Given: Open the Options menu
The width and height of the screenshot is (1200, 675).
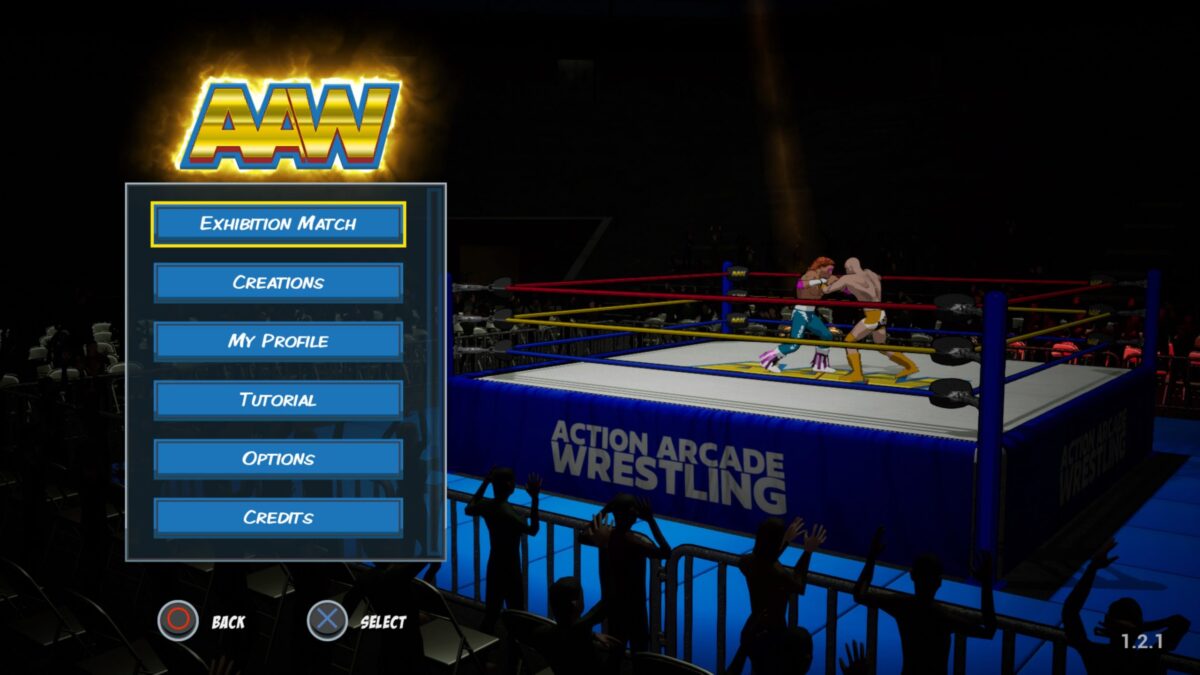Looking at the screenshot, I should (278, 459).
